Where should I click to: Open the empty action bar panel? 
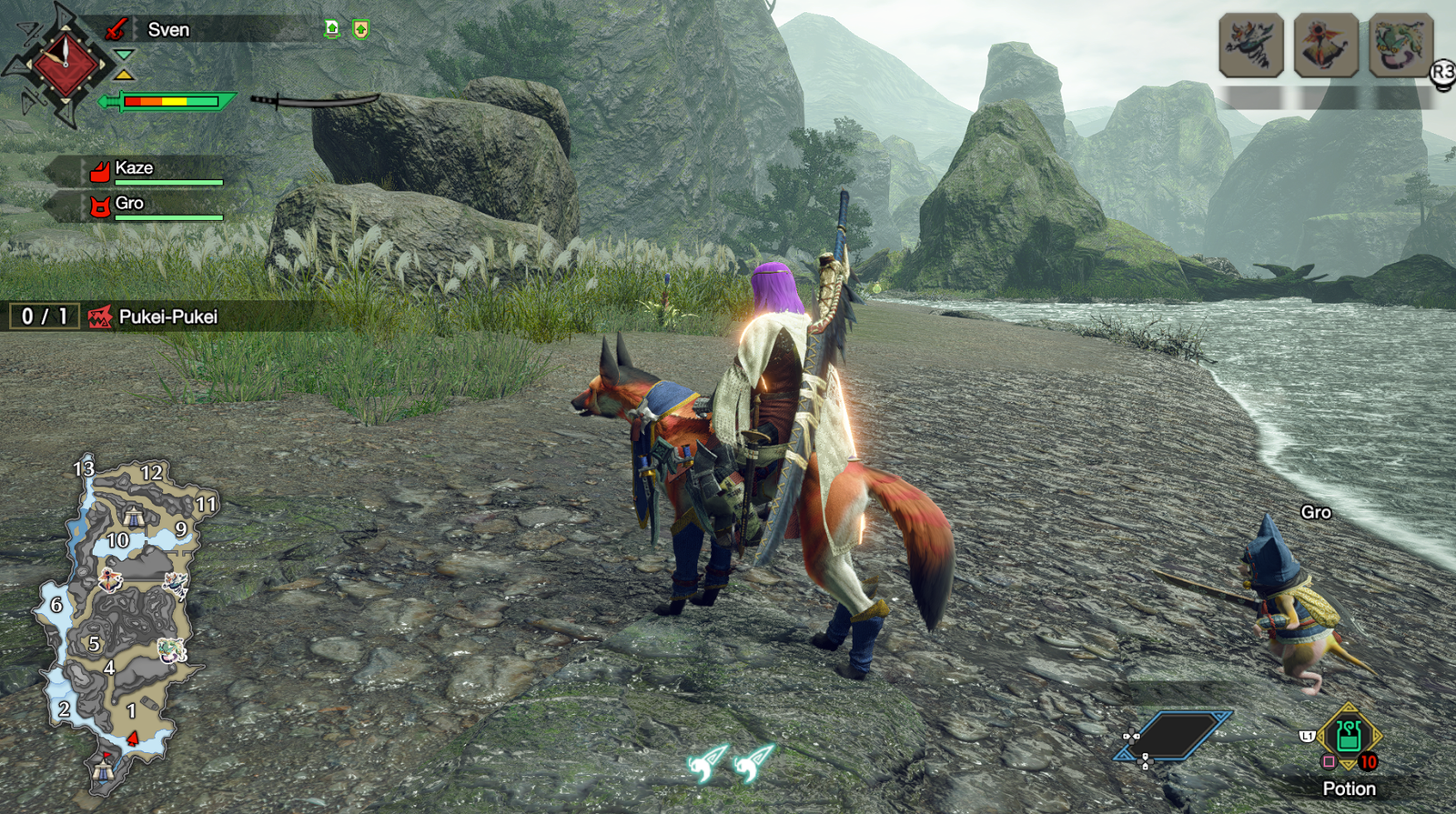coord(1174,735)
